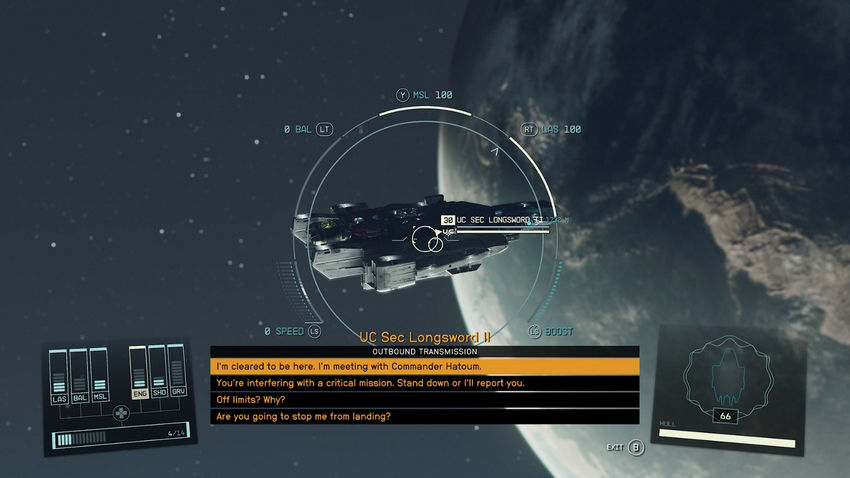Screen dimensions: 850x478
Task: Ask "Off limits? Why?"
Action: pyautogui.click(x=424, y=400)
